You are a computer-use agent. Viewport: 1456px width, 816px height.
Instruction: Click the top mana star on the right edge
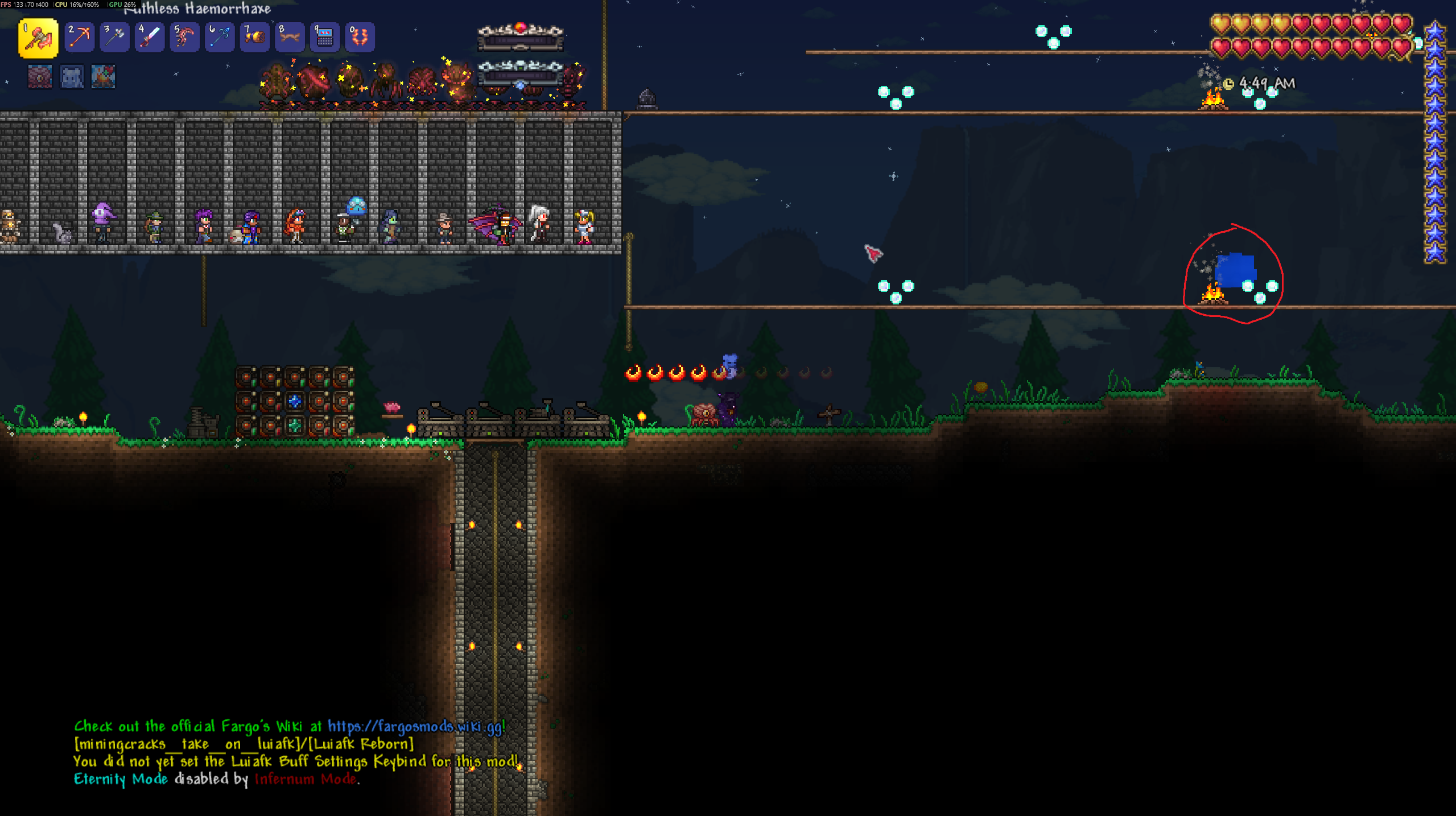click(x=1434, y=31)
